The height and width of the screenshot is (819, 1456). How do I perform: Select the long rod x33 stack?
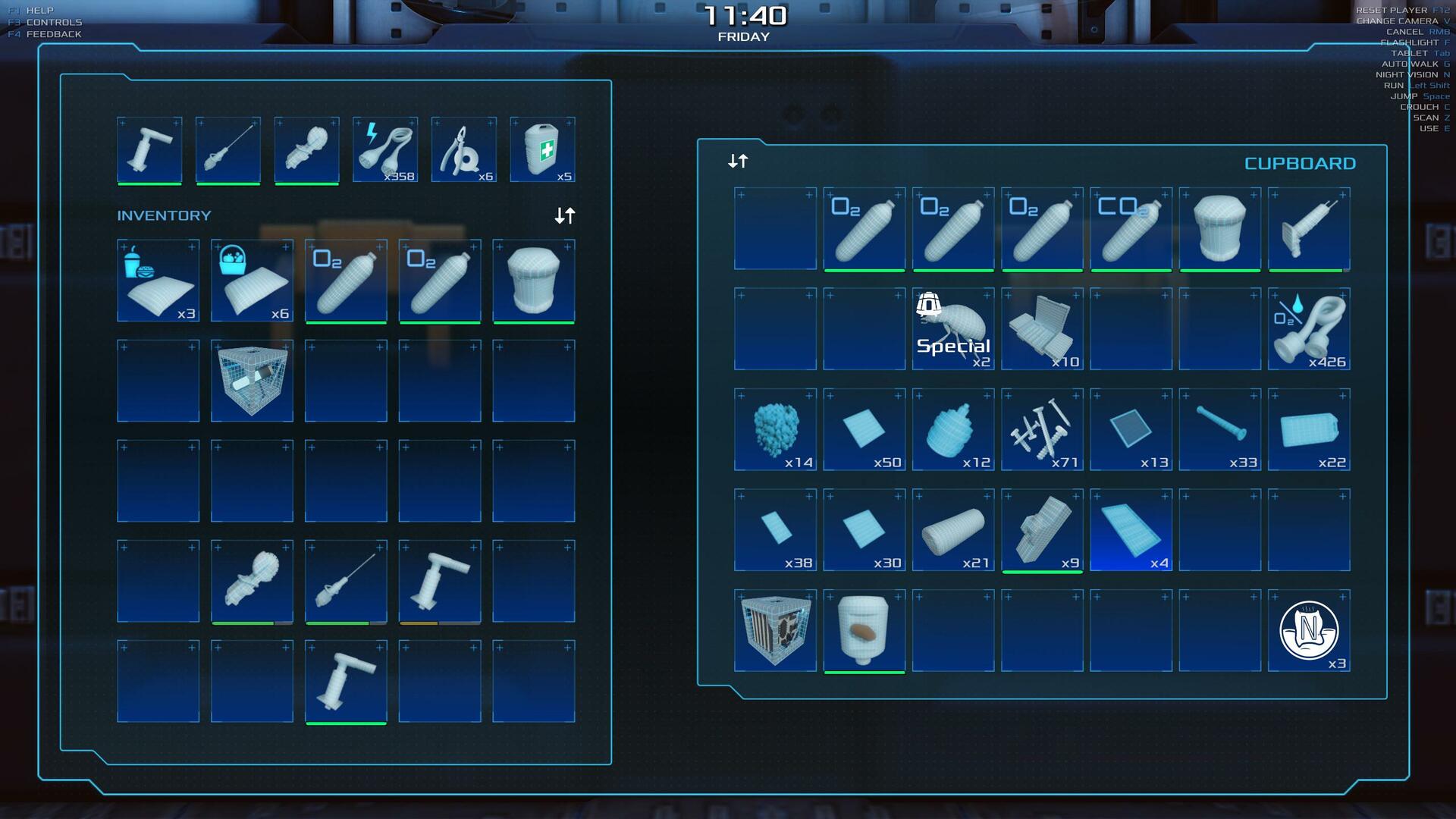[x=1220, y=429]
